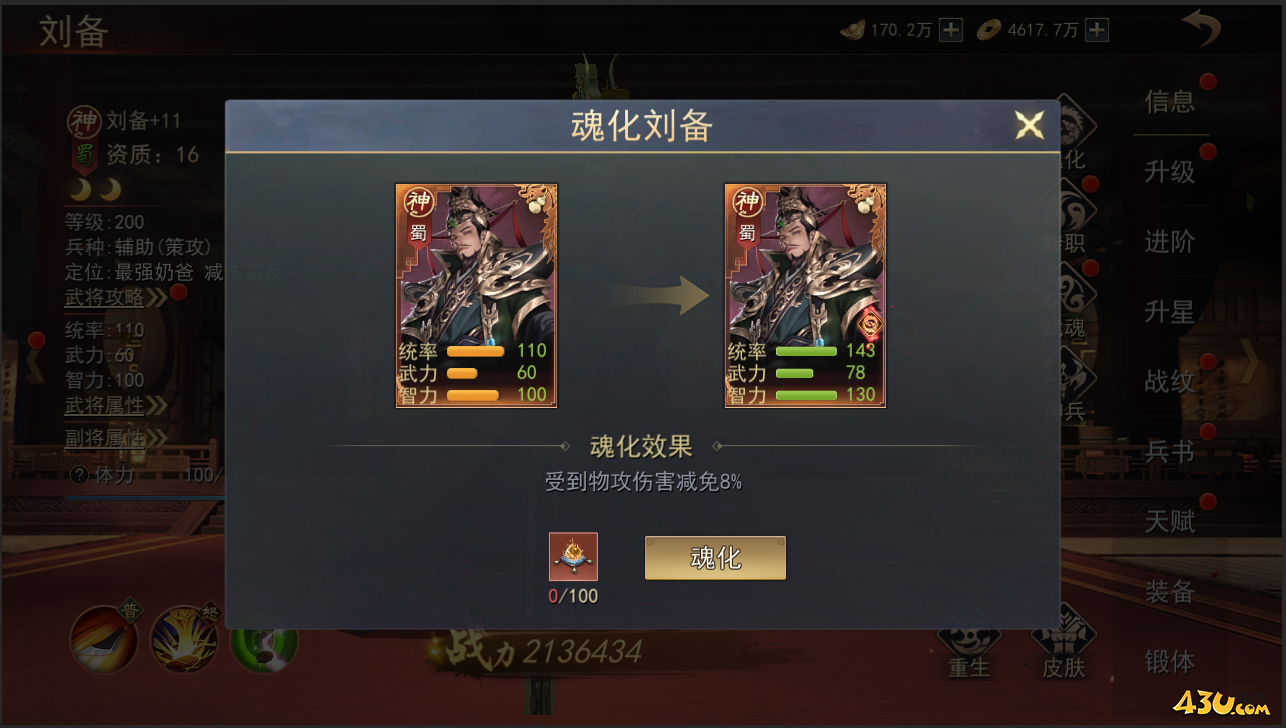The image size is (1286, 728).
Task: Click the left Liu Bei card thumbnail
Action: (x=476, y=295)
